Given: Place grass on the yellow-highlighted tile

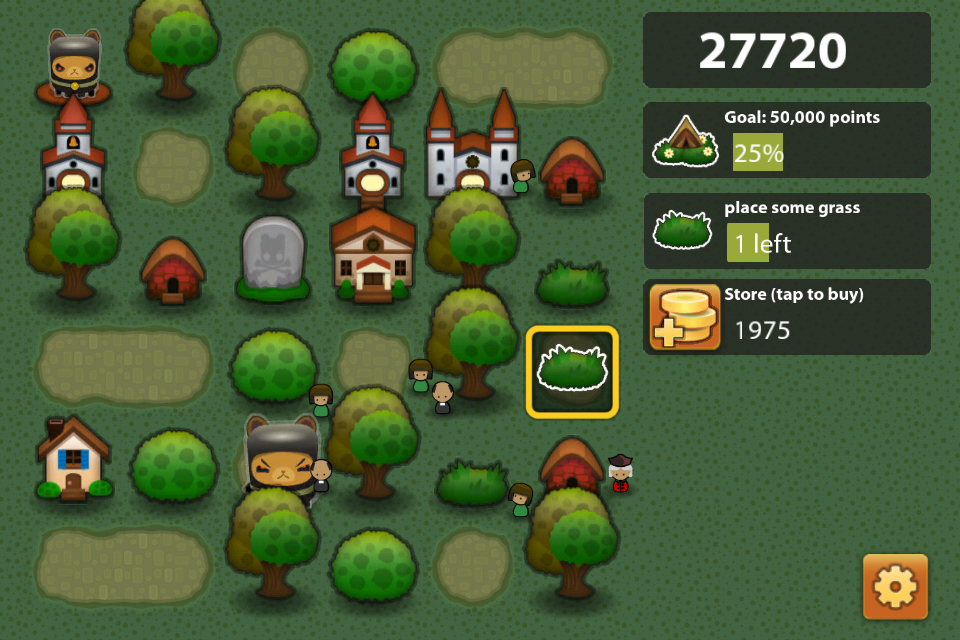Looking at the screenshot, I should tap(572, 372).
